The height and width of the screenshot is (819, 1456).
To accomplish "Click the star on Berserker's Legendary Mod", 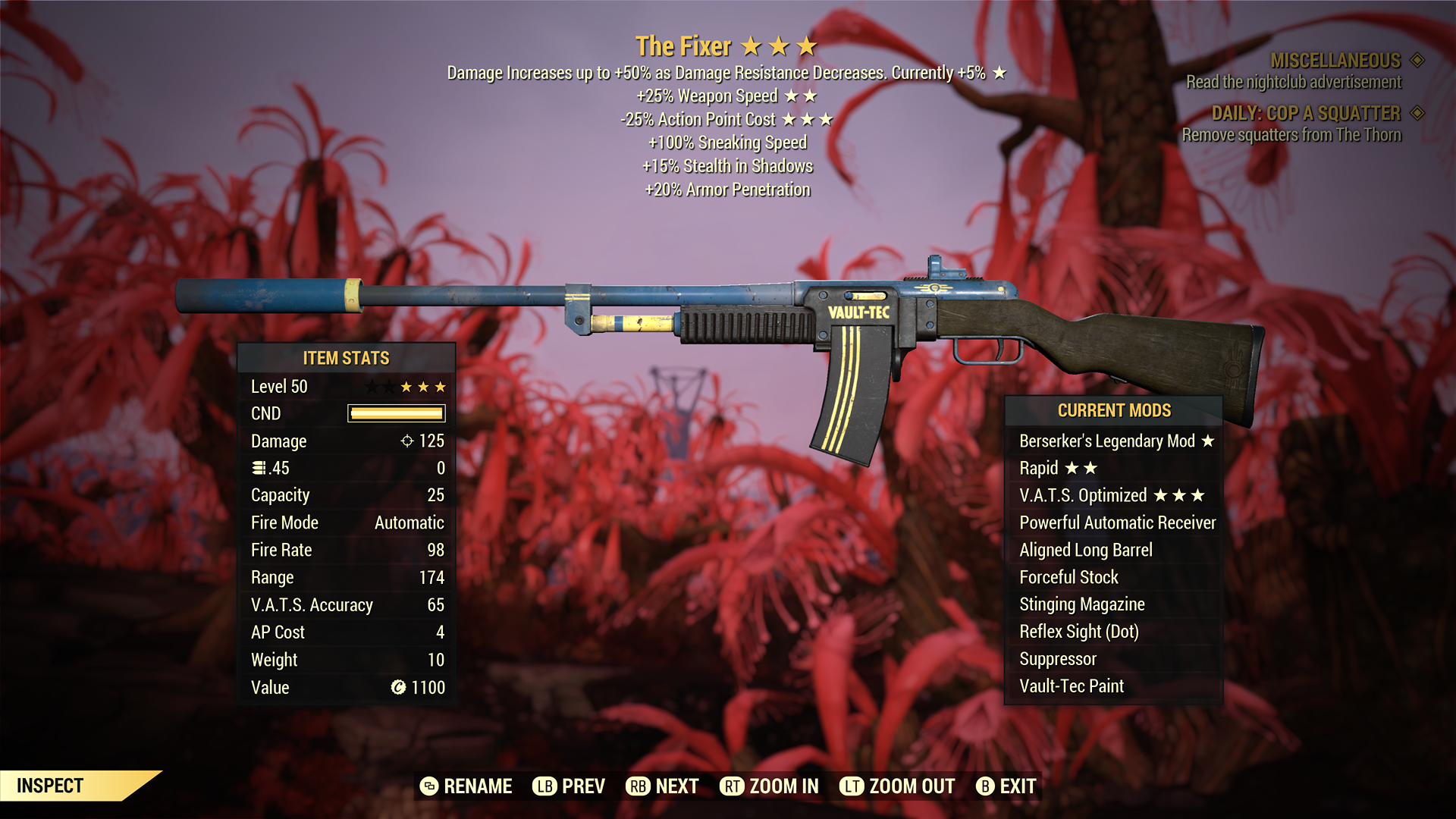I will [x=1208, y=441].
